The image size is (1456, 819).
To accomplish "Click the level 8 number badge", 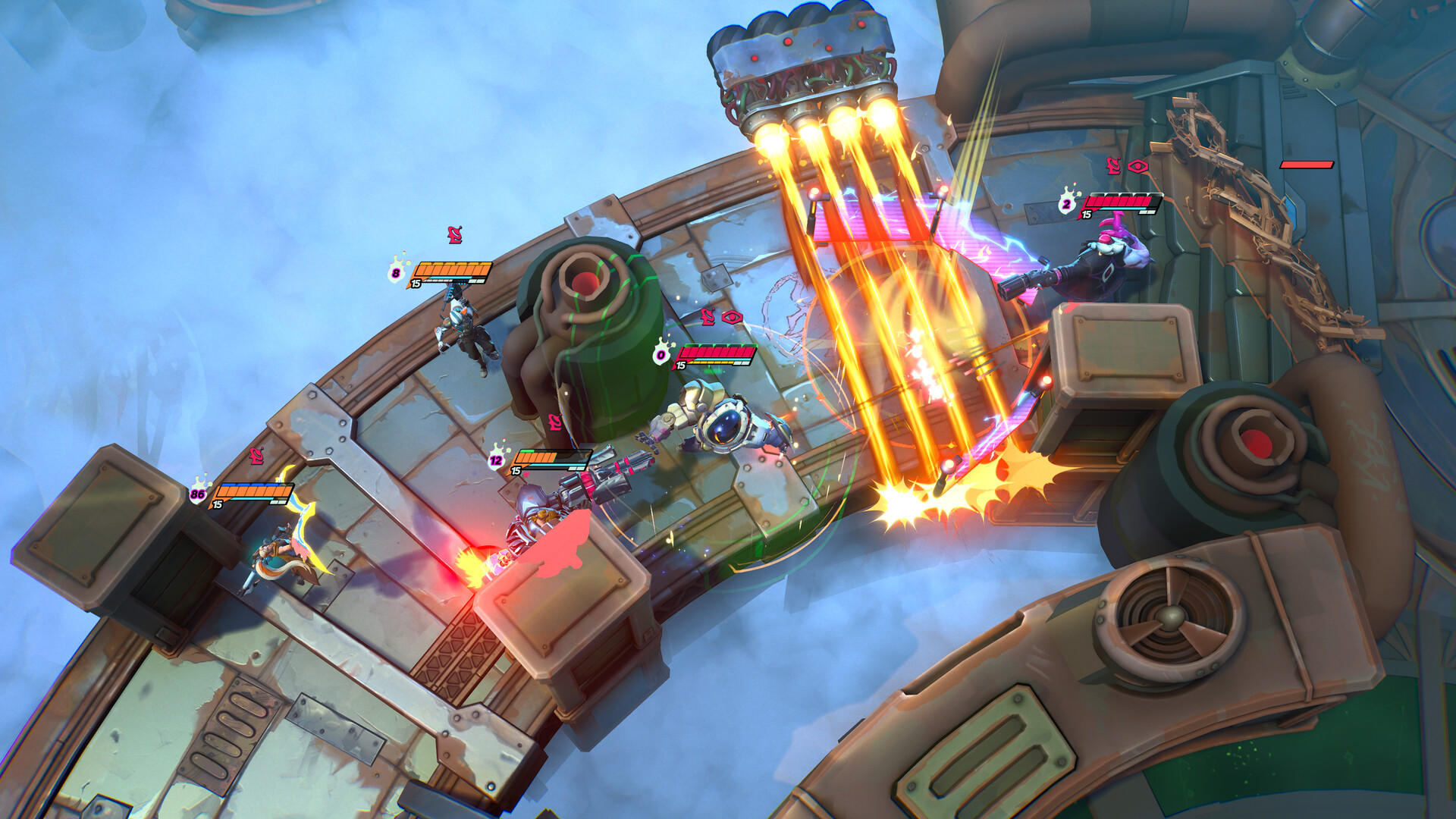I will point(395,273).
